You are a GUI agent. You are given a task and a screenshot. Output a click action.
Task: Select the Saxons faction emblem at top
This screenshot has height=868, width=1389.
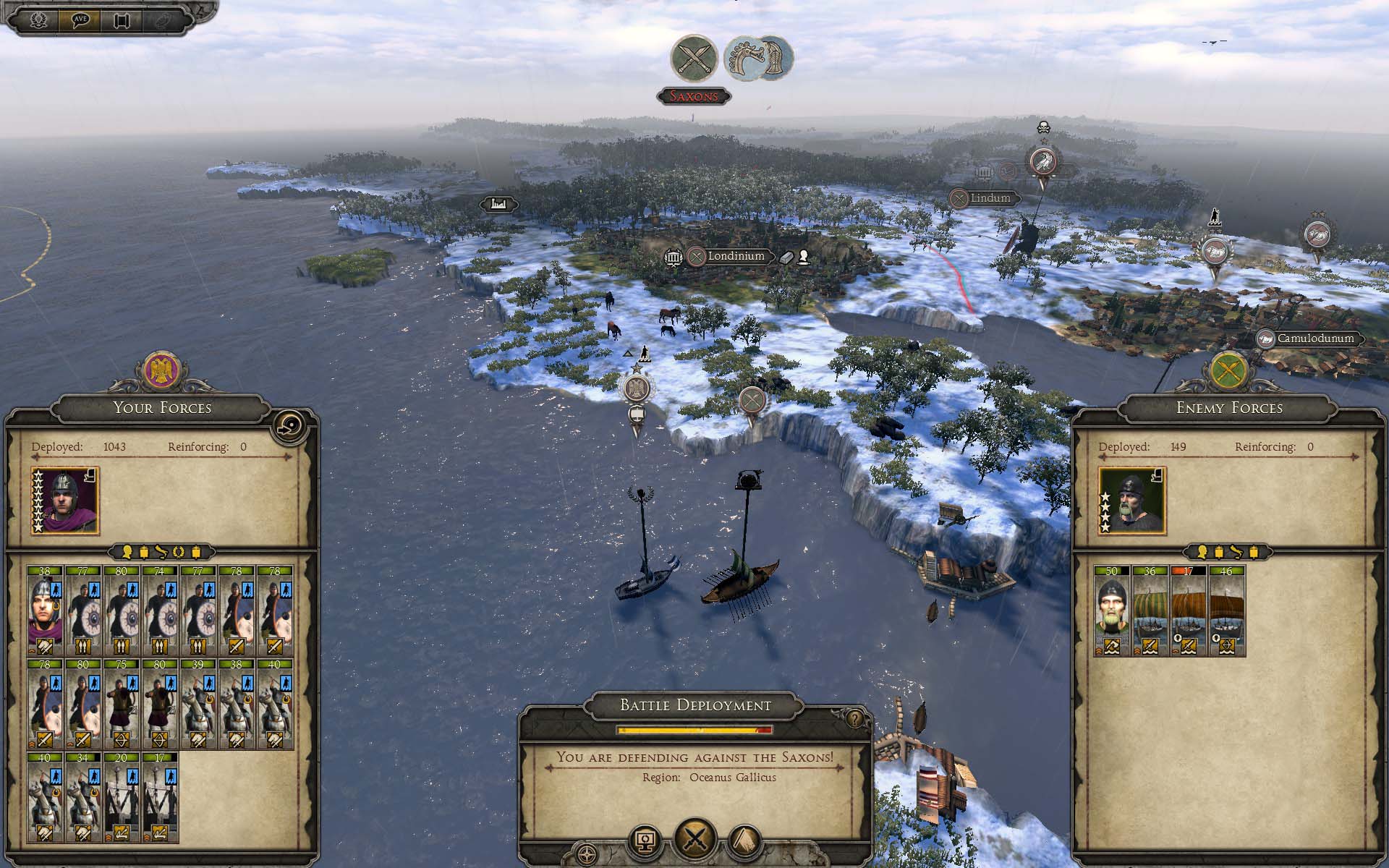758,56
